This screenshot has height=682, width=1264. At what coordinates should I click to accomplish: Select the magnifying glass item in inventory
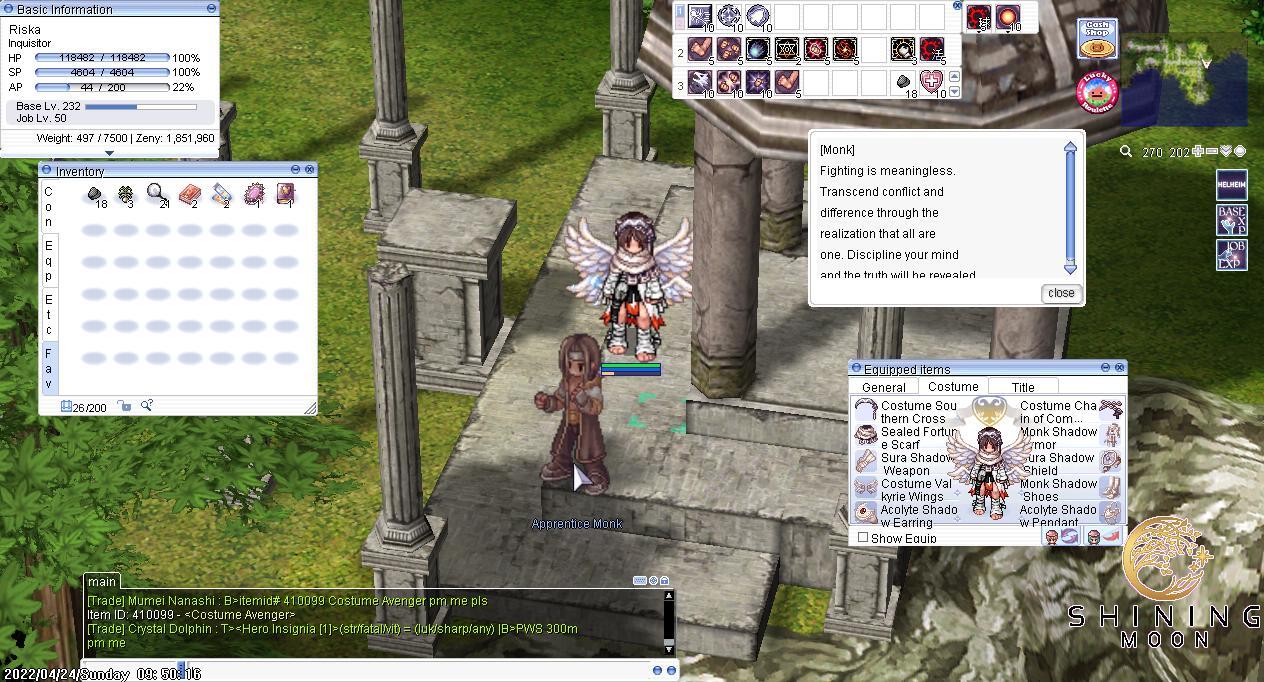click(x=157, y=193)
